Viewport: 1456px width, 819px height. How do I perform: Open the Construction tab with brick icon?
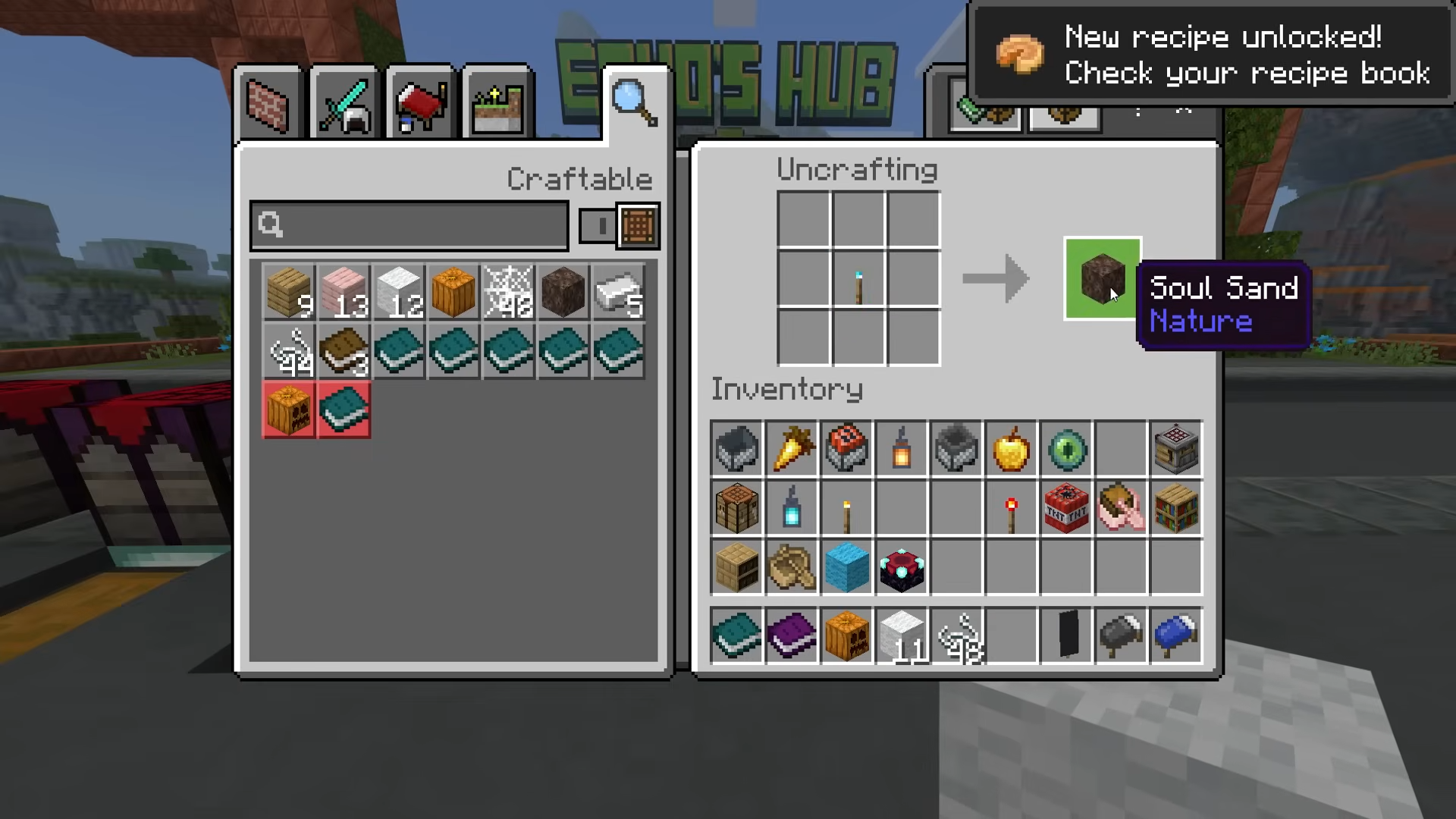pyautogui.click(x=268, y=105)
